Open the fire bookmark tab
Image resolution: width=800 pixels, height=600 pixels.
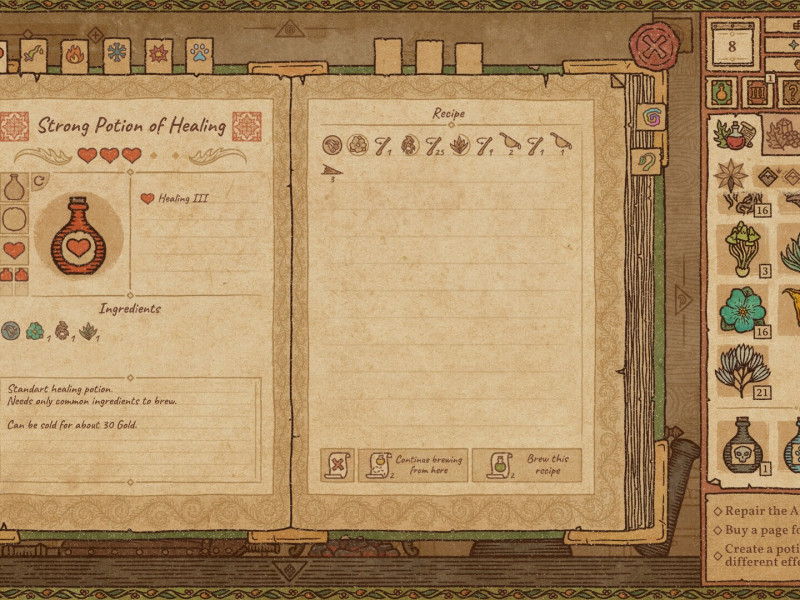click(x=74, y=55)
